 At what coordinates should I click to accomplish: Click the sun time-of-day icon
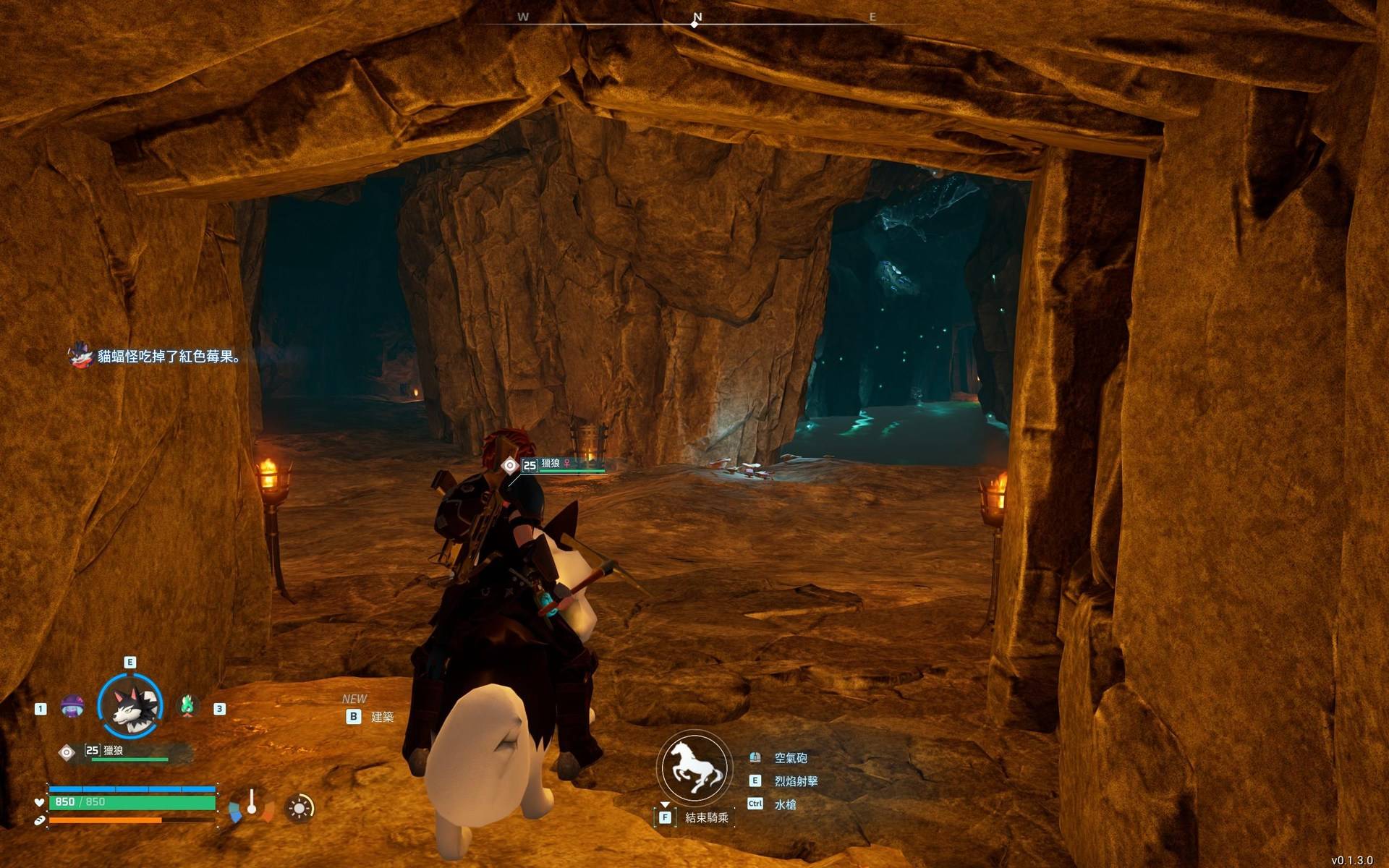300,808
